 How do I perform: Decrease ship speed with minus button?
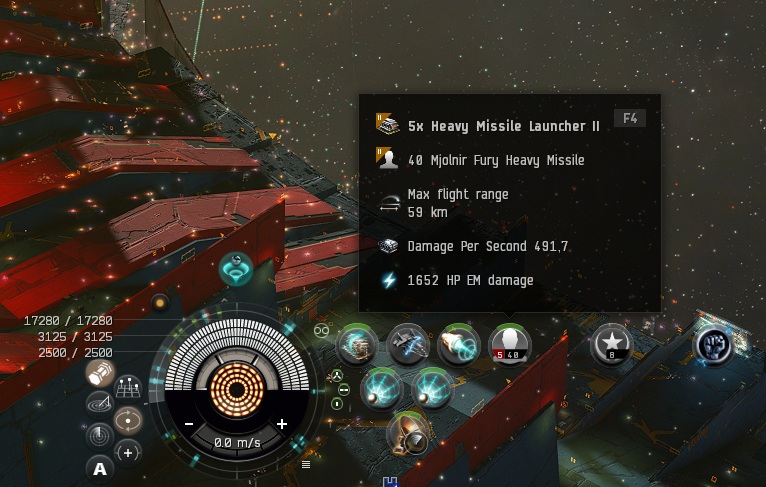(x=189, y=424)
